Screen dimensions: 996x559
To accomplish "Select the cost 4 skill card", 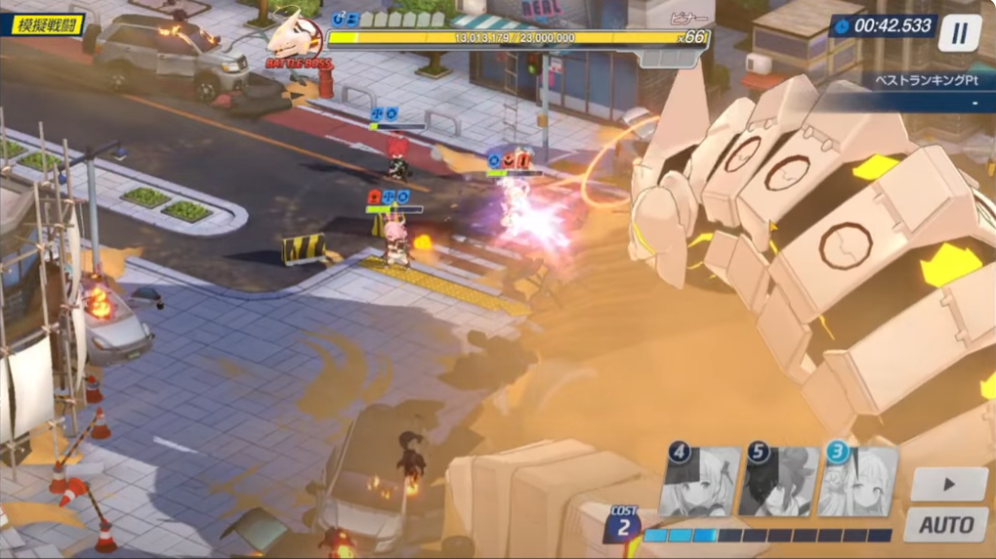I will (x=700, y=480).
